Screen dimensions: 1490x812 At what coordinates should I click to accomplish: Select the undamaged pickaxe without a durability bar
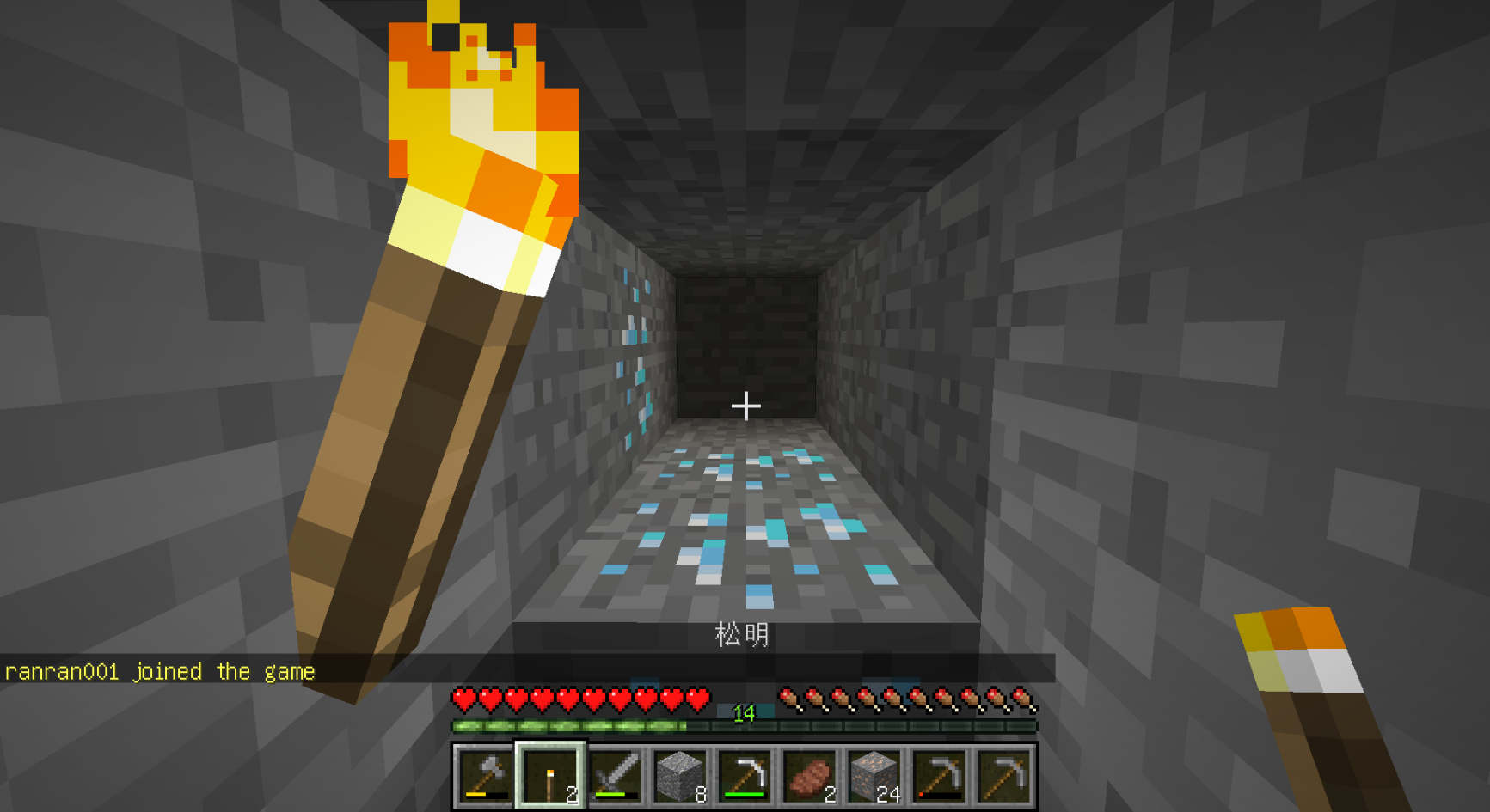(x=1003, y=776)
